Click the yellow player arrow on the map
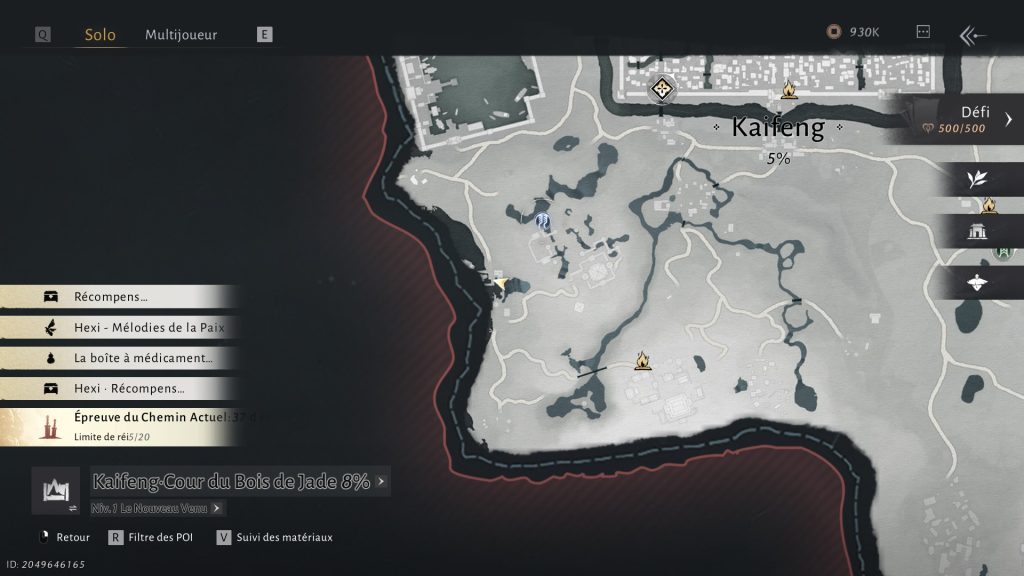 (500, 284)
